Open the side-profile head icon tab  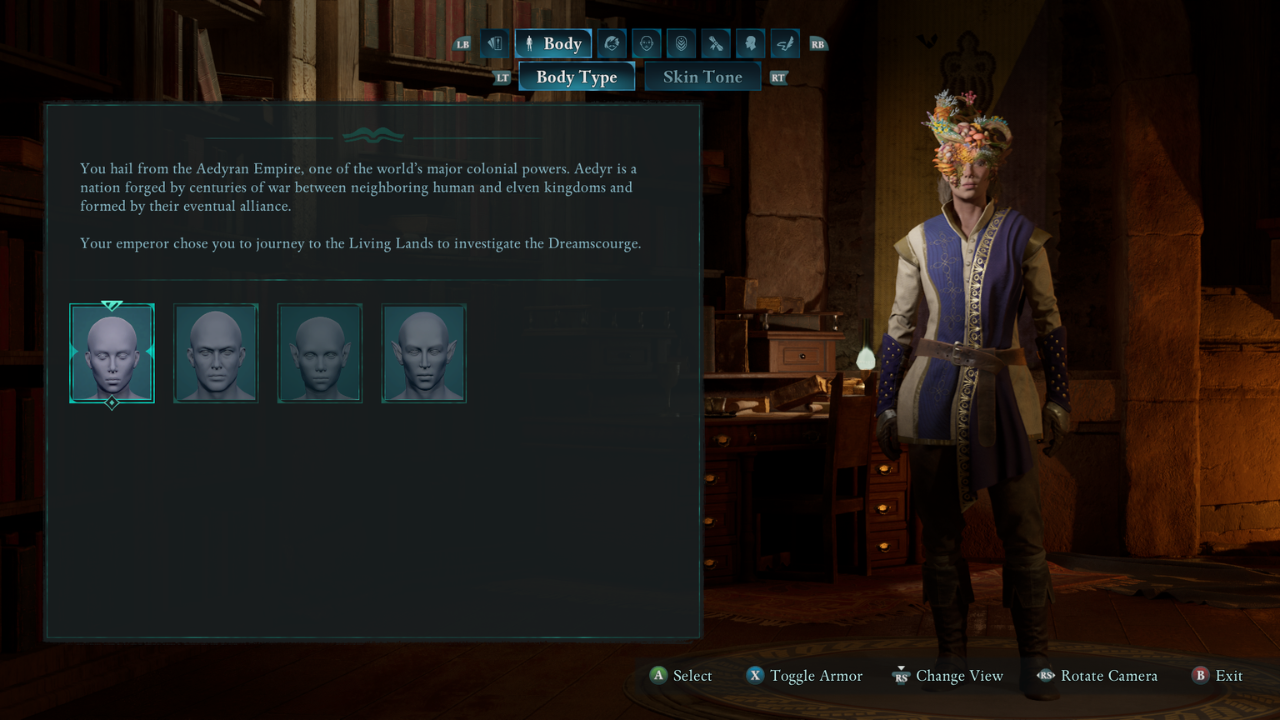click(x=750, y=44)
